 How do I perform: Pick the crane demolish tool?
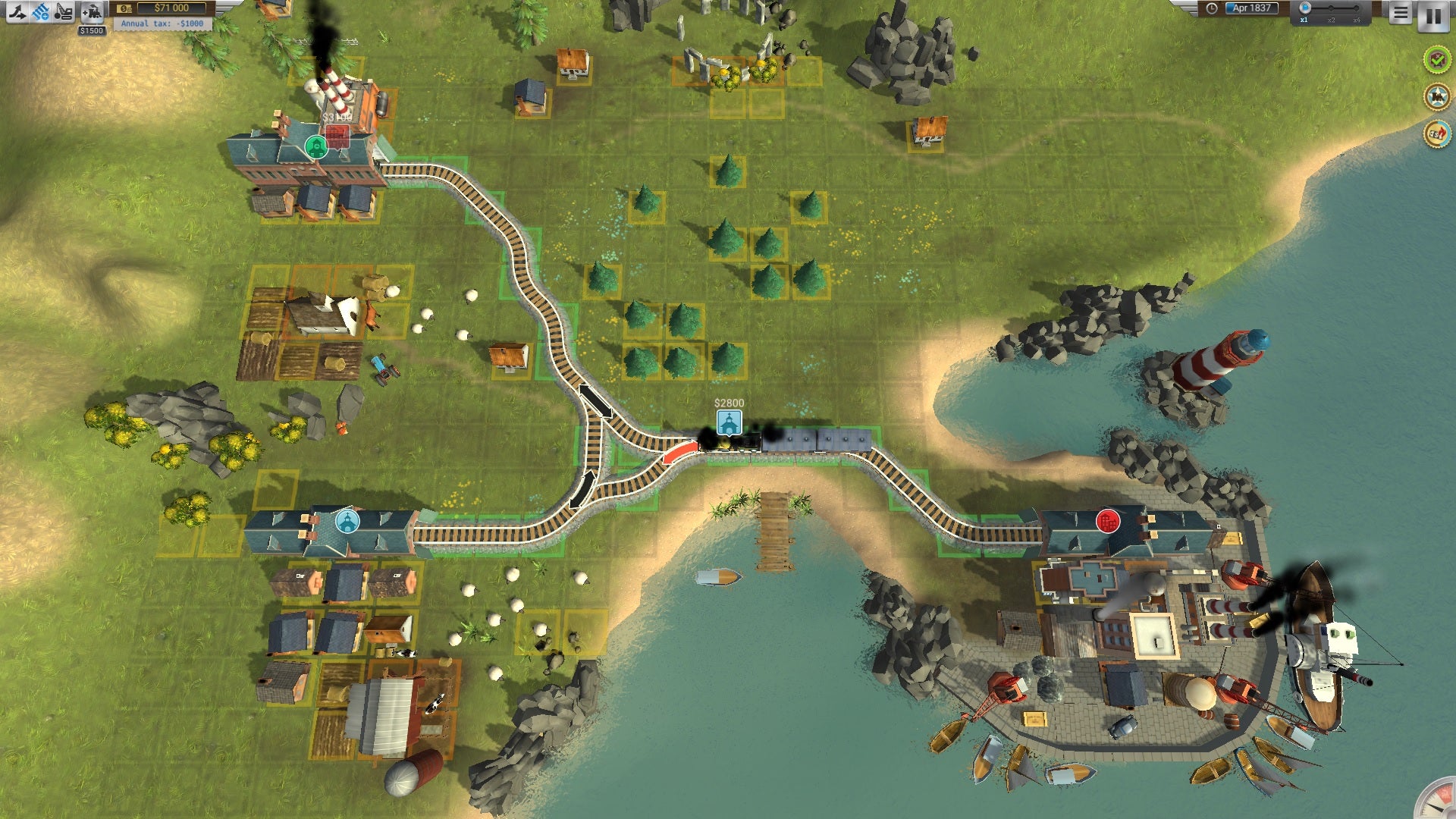pyautogui.click(x=64, y=11)
